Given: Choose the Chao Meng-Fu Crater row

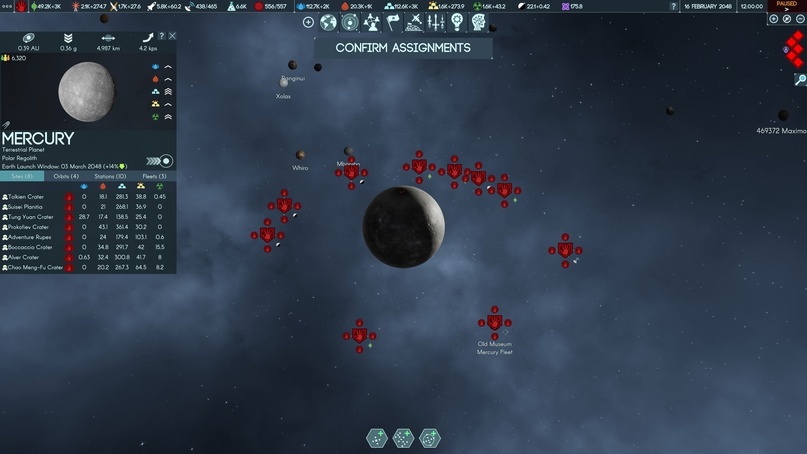Looking at the screenshot, I should 33,267.
